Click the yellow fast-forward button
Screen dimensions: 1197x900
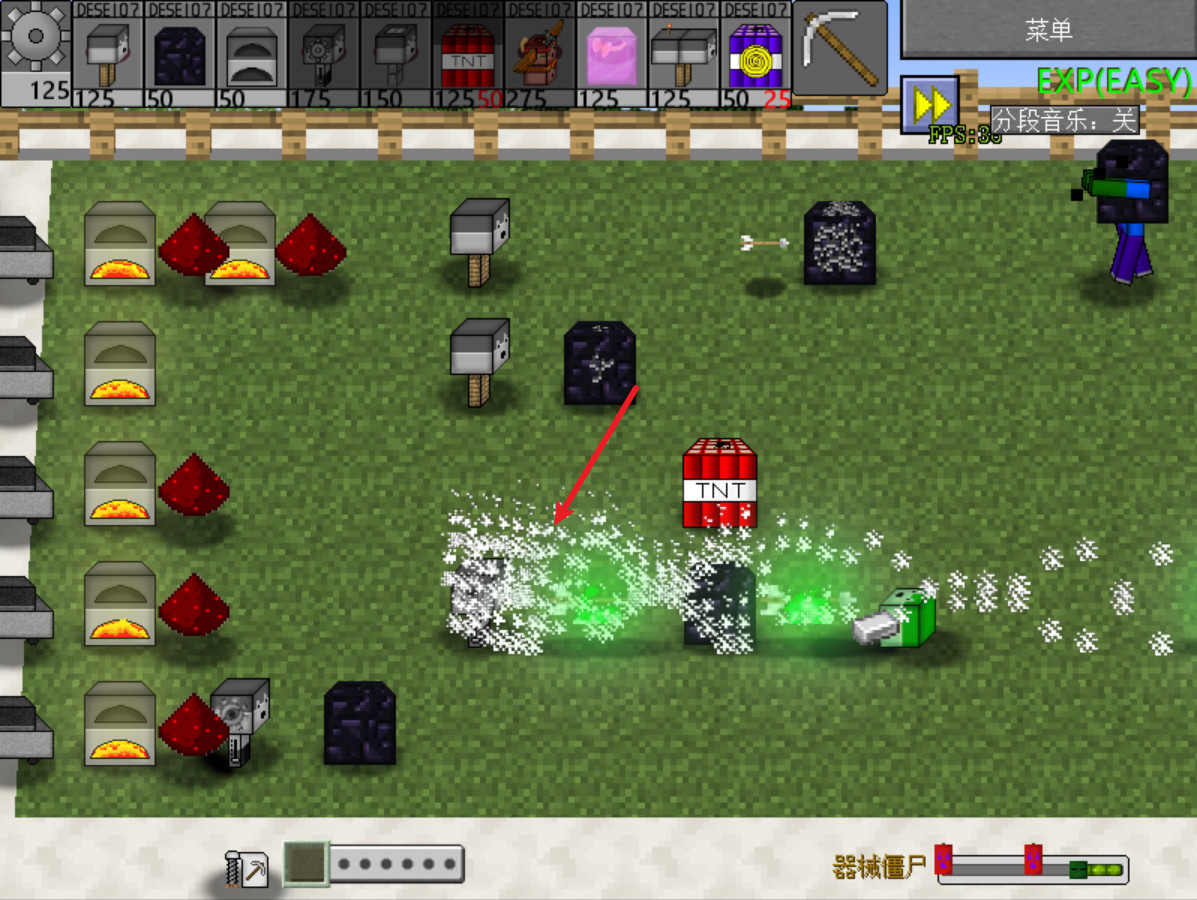point(929,104)
